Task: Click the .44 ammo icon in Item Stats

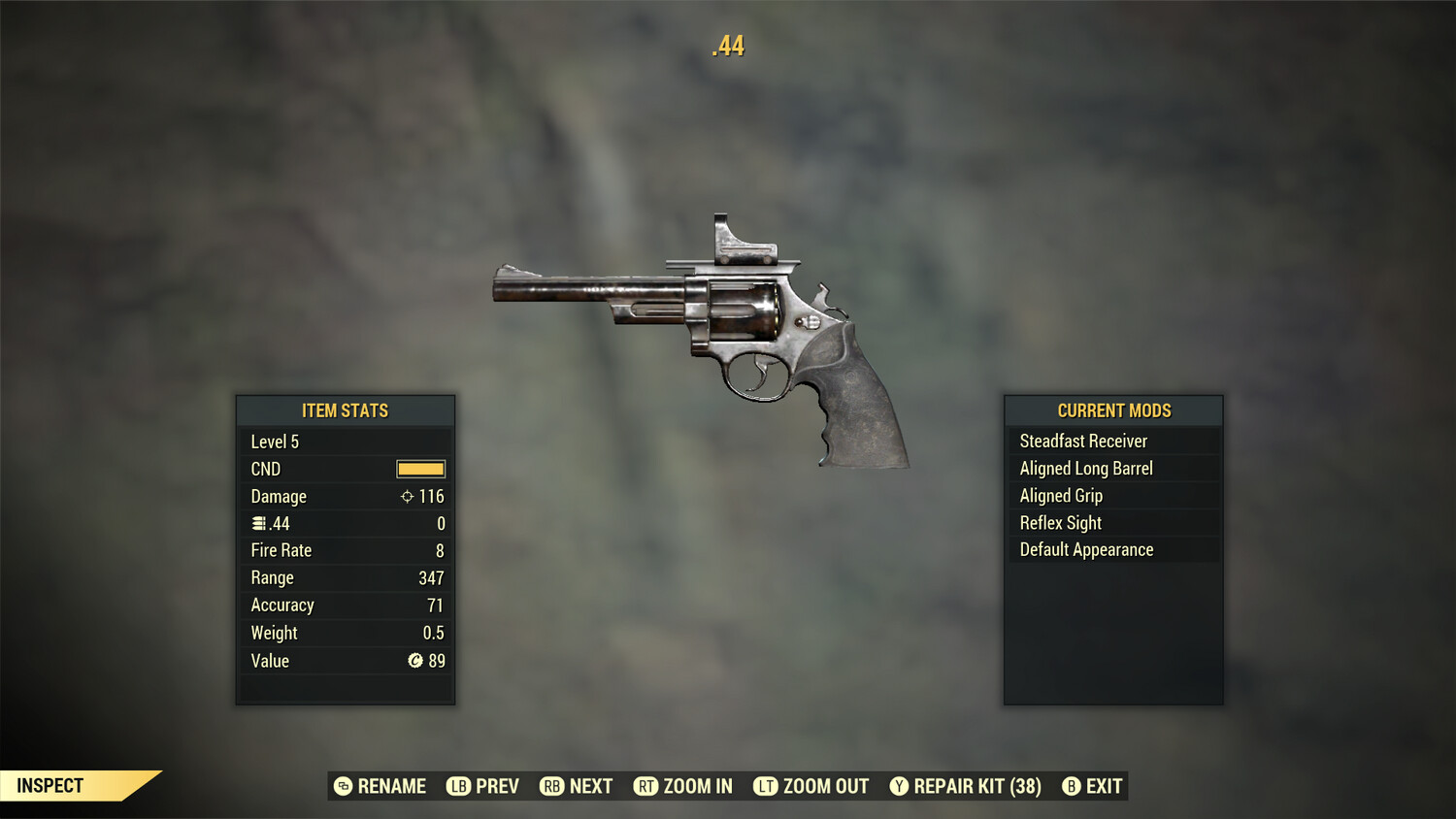Action: point(257,523)
